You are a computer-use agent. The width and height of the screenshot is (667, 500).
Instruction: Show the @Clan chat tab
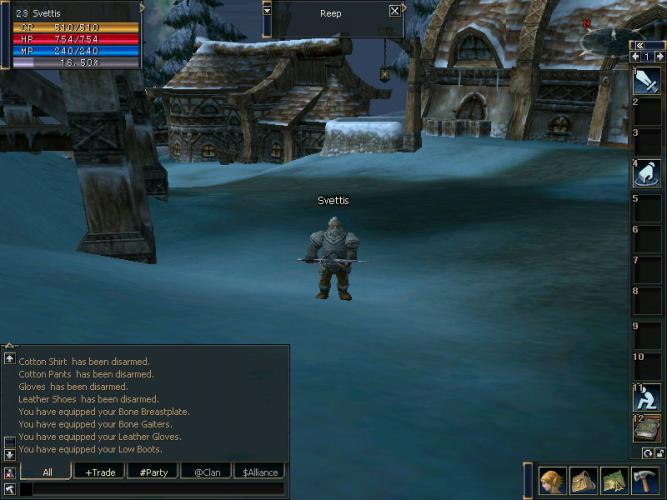pos(206,472)
